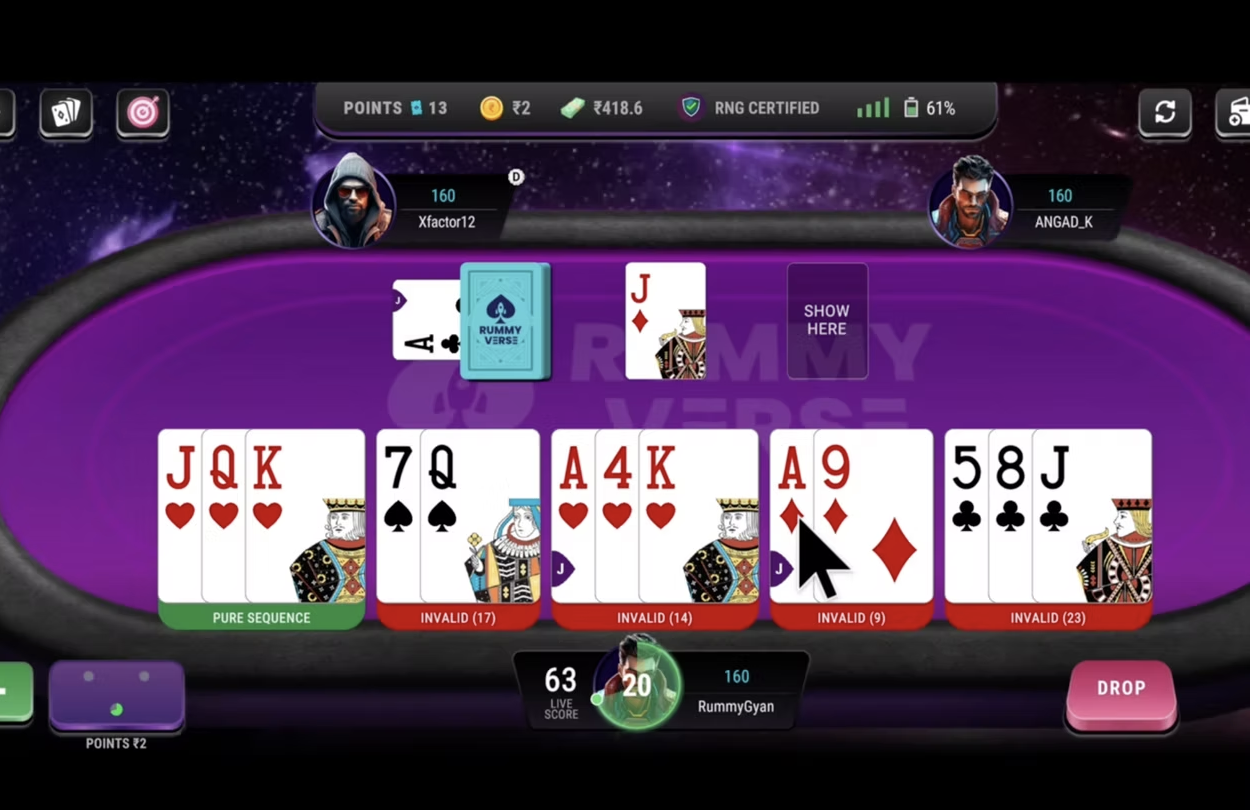Open the target icon button
This screenshot has width=1250, height=810.
pyautogui.click(x=143, y=112)
